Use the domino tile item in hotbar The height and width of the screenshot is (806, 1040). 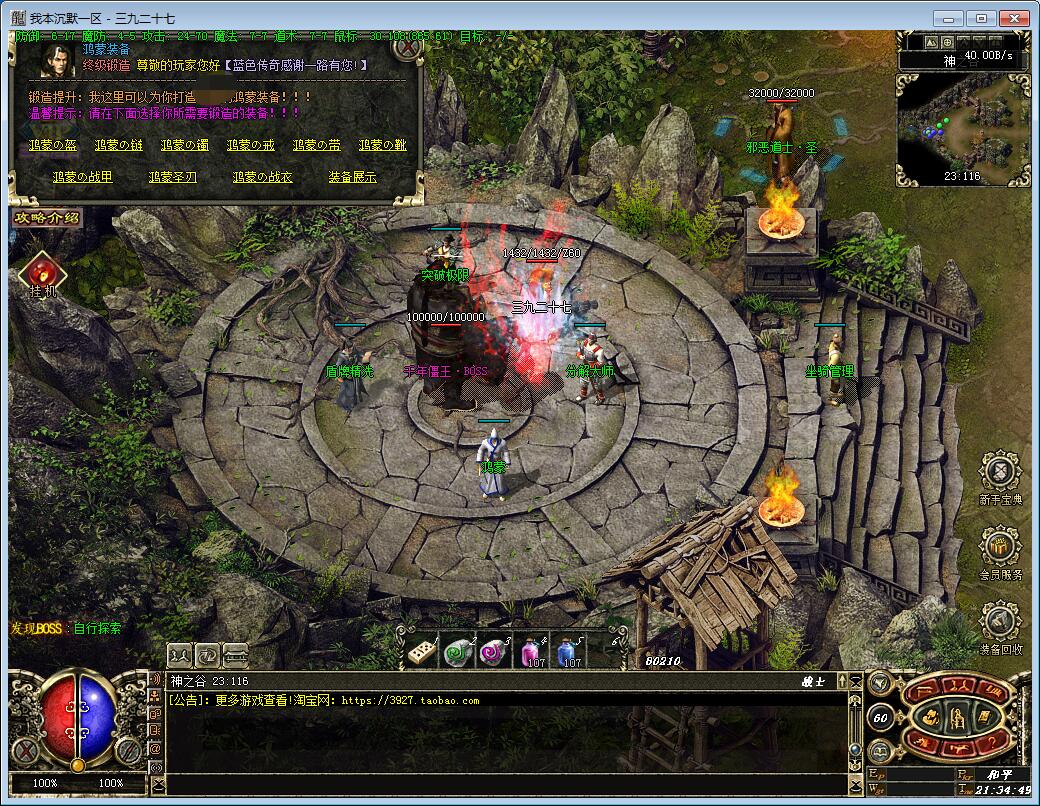(420, 651)
